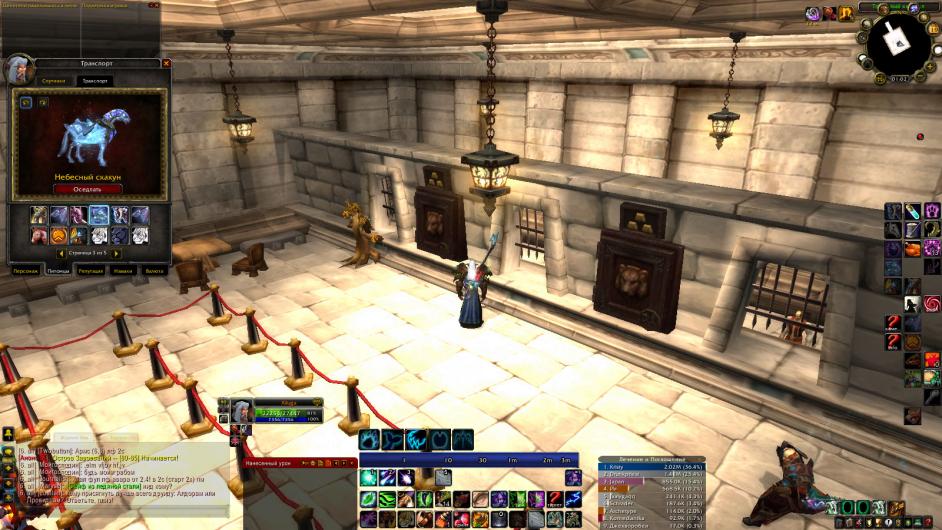Go to the next mount page
The height and width of the screenshot is (530, 942).
[x=117, y=254]
